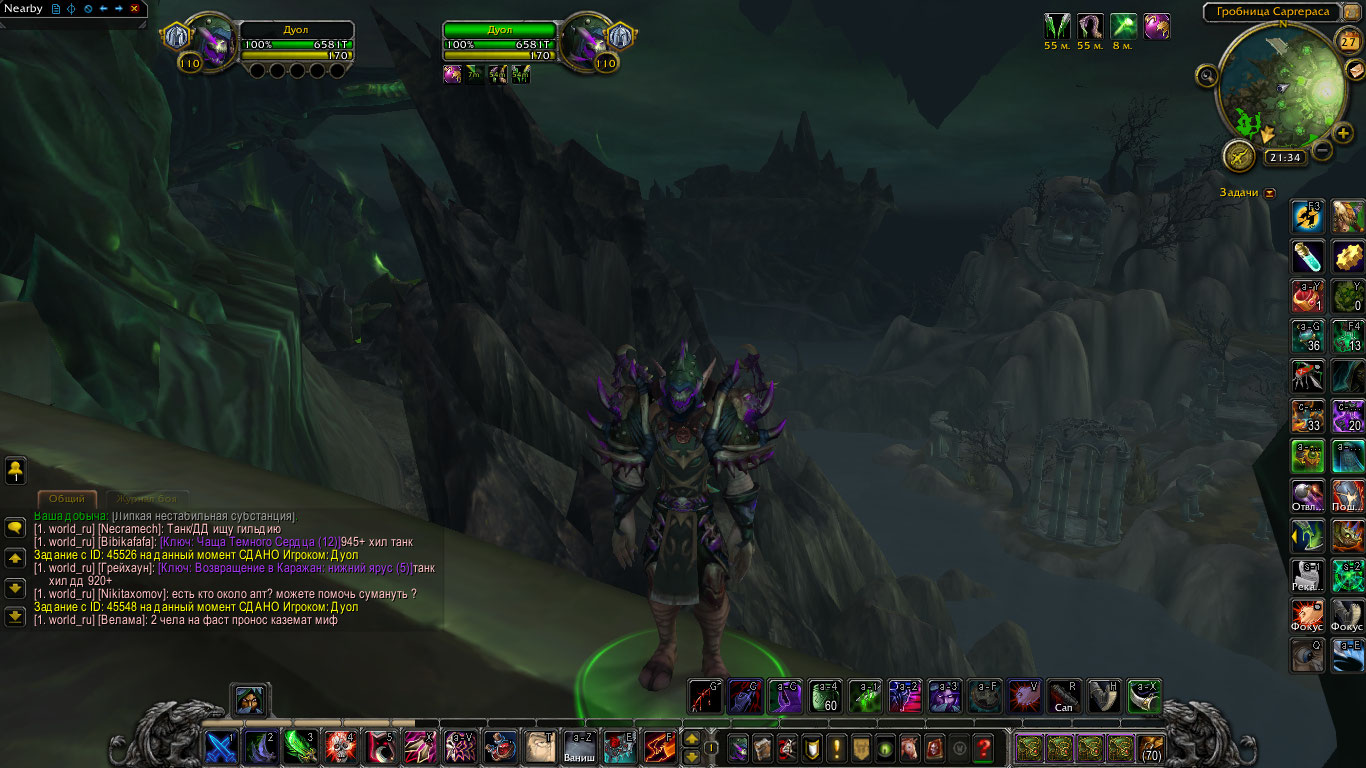The image size is (1366, 768).
Task: Click the 8 м. green poison buff icon
Action: coord(1122,27)
